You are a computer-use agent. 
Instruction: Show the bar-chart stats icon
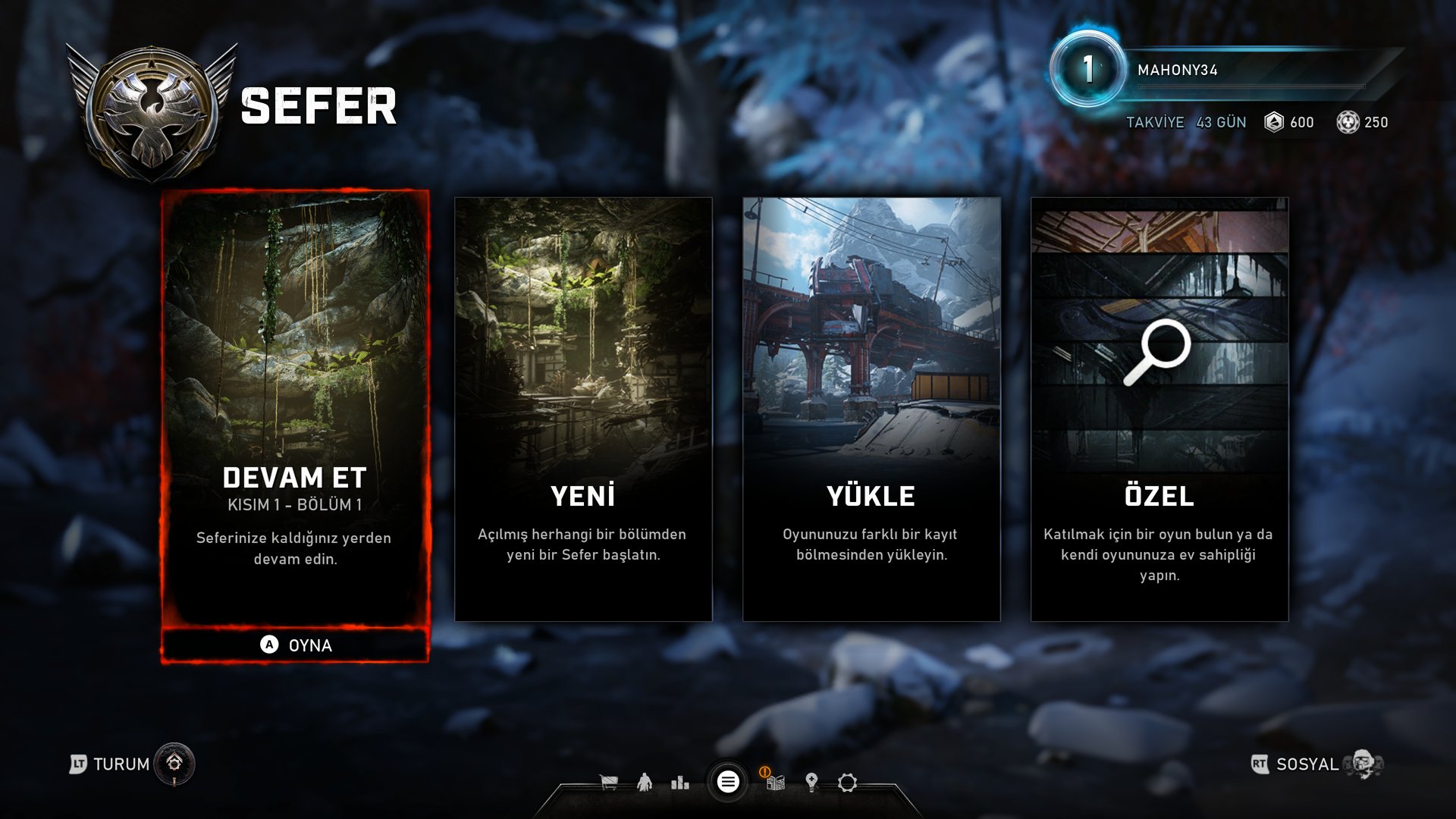680,782
